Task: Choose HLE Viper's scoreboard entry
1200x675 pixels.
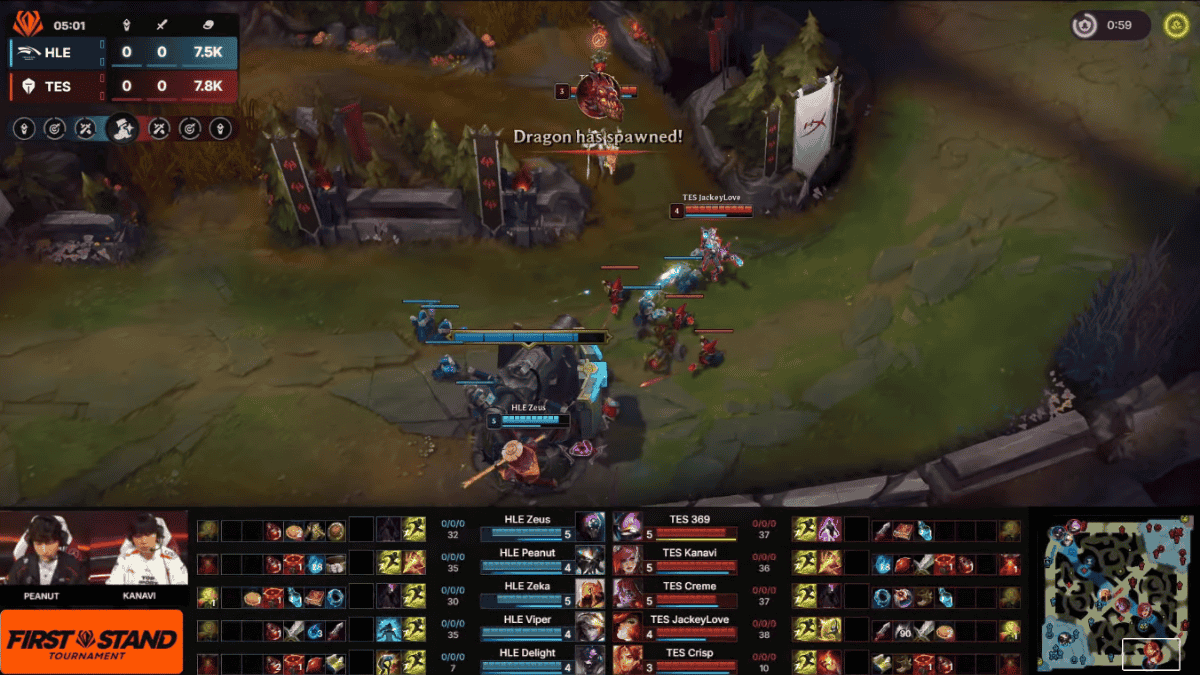Action: tap(528, 627)
